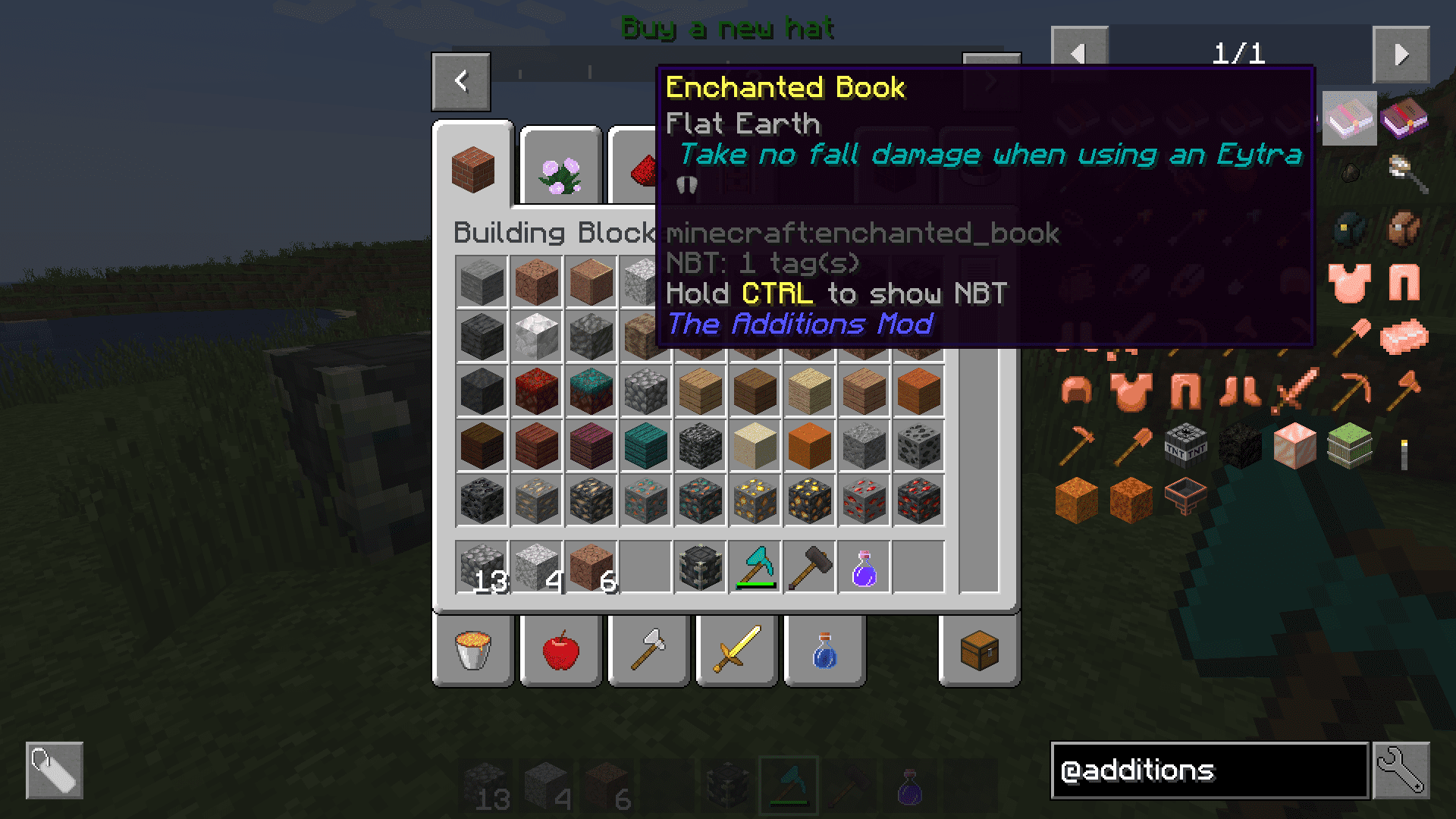1456x819 pixels.
Task: Click the tag icon button in the corner
Action: point(55,770)
